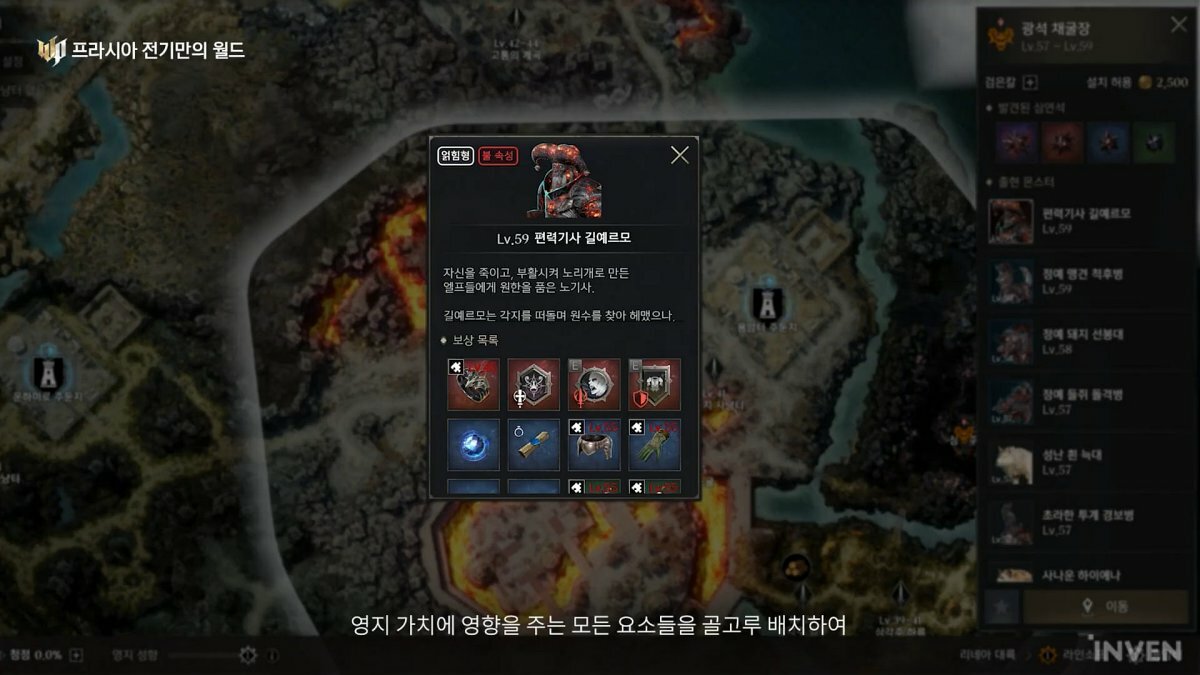Click the 이동 (move) button
This screenshot has height=675, width=1200.
(x=1107, y=606)
